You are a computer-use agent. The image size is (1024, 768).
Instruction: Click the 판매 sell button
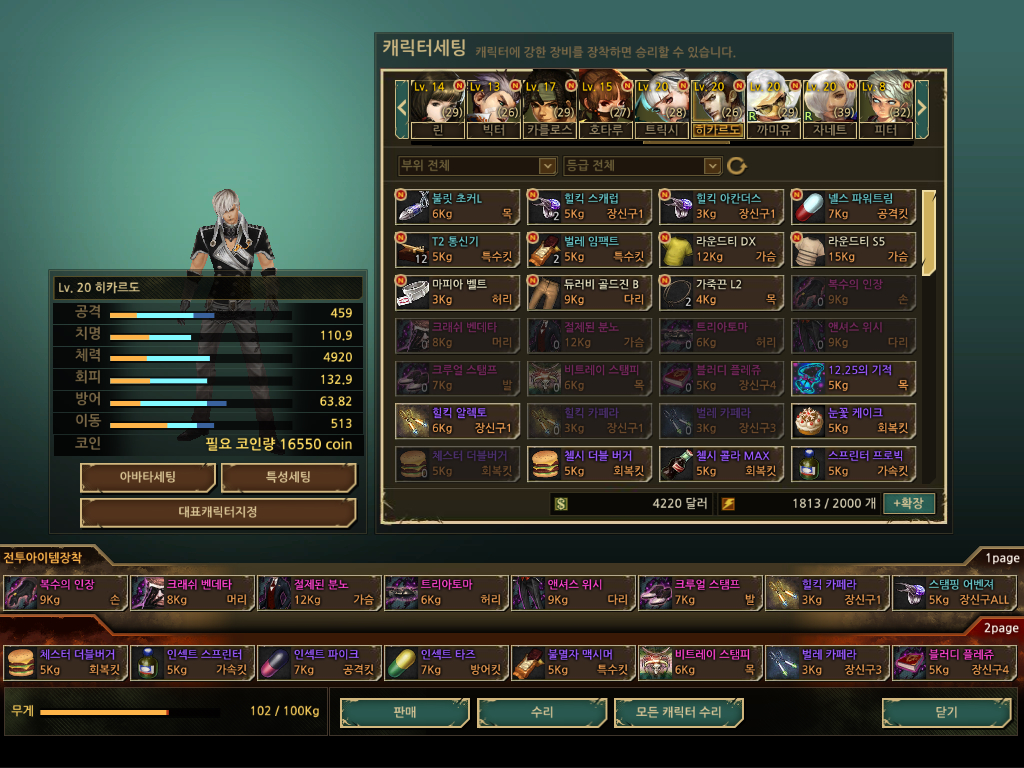[x=404, y=712]
